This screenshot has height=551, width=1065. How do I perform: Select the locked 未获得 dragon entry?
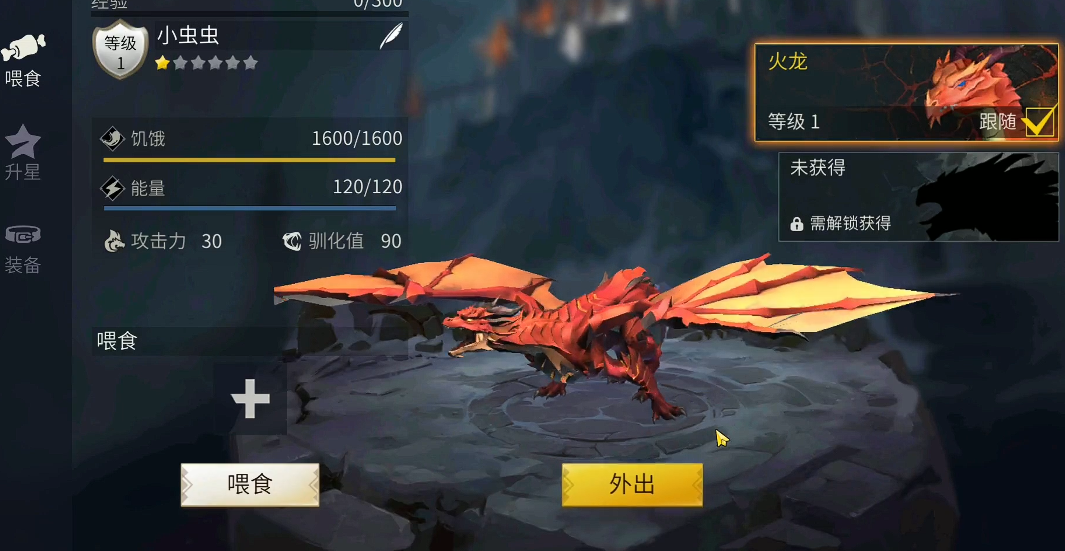pyautogui.click(x=917, y=197)
